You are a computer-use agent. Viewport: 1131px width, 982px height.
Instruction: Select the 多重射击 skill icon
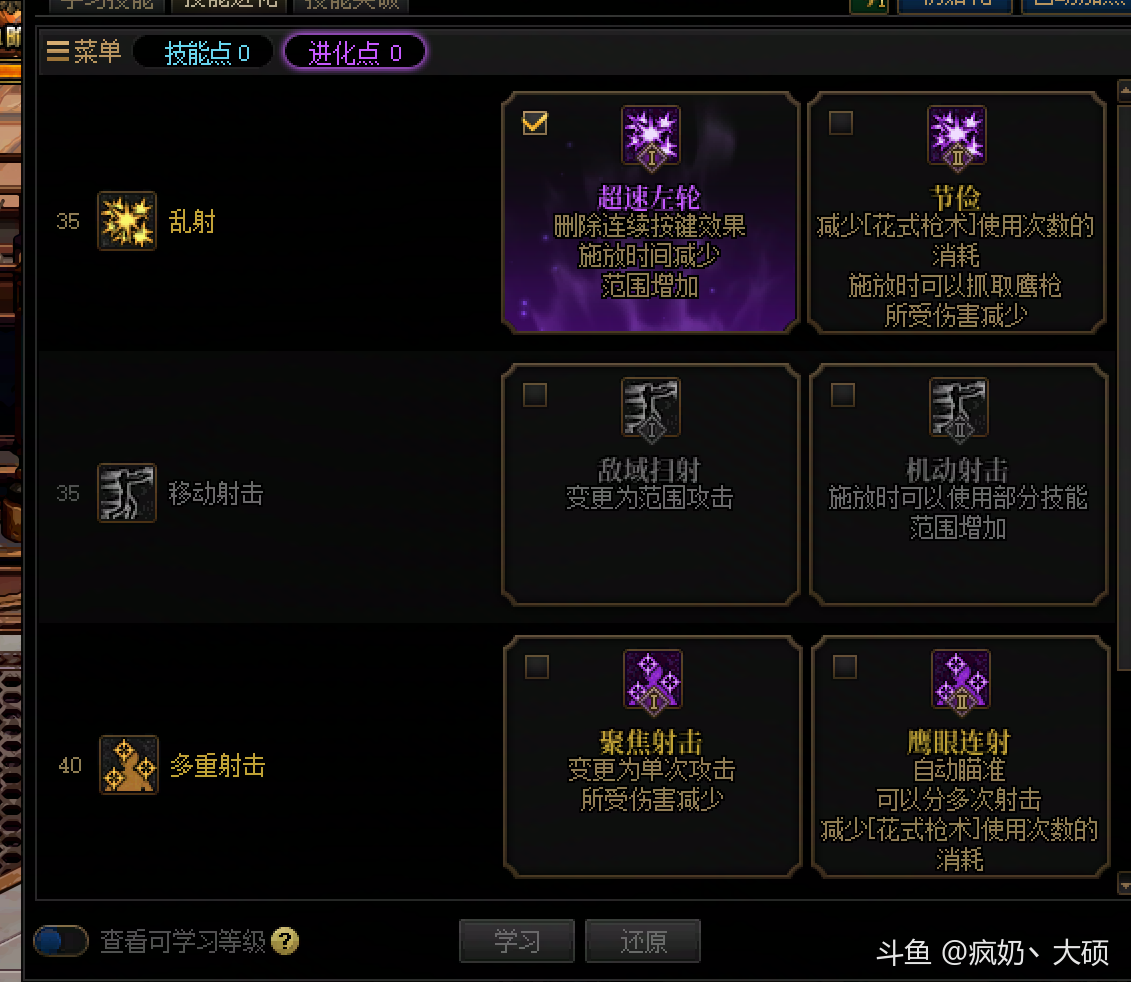129,765
